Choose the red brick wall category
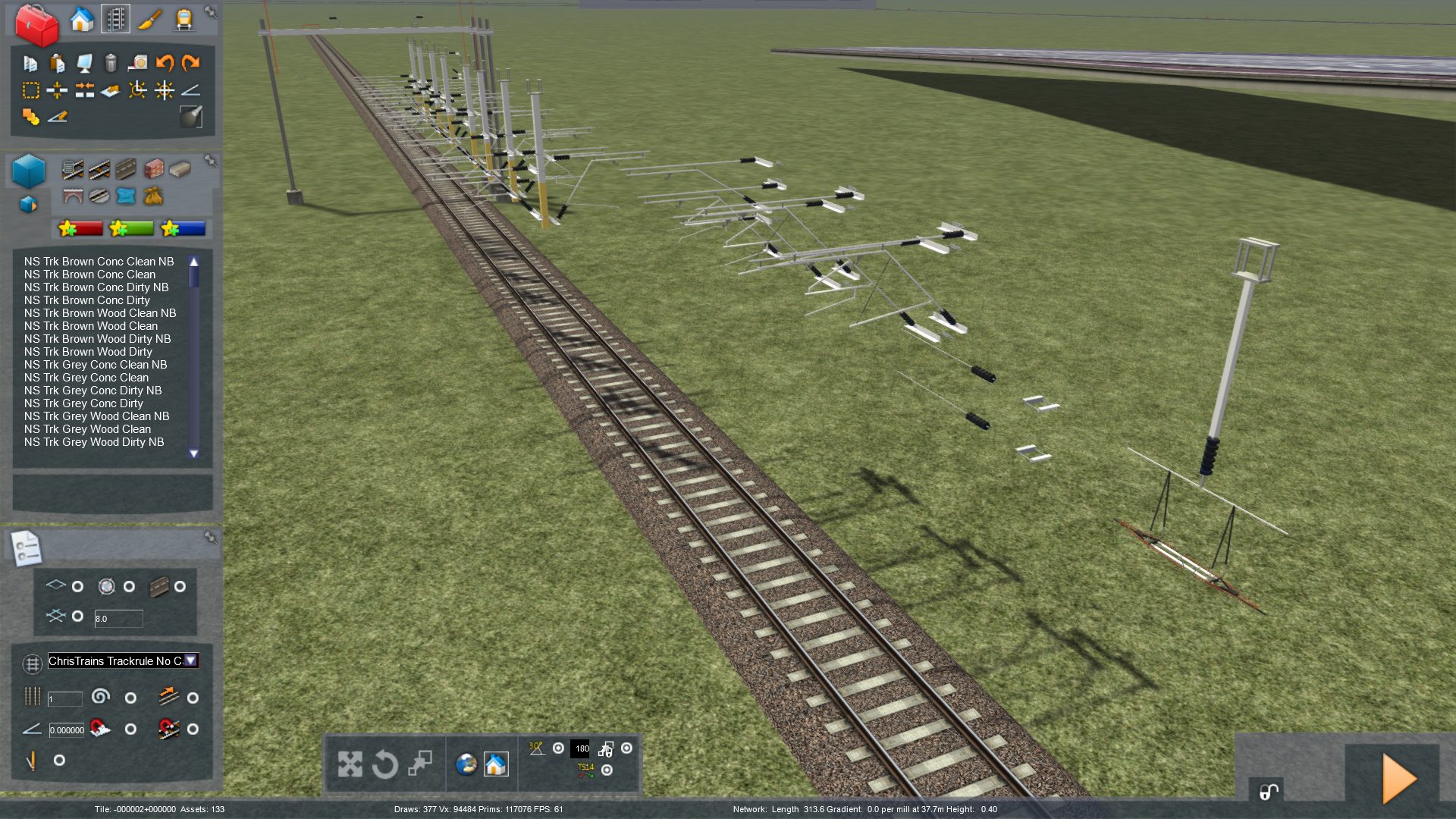The image size is (1456, 819). pyautogui.click(x=154, y=168)
